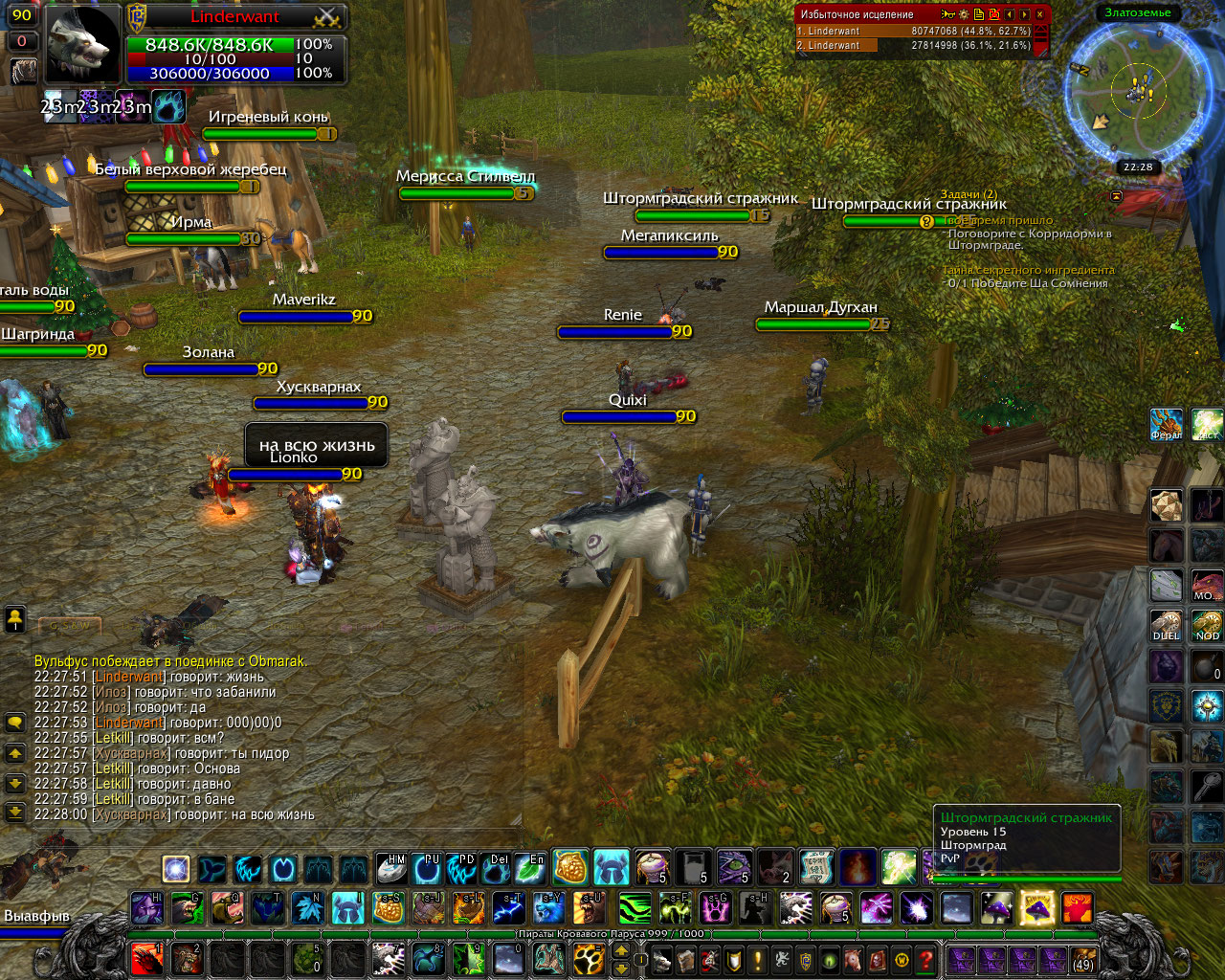Image resolution: width=1225 pixels, height=980 pixels.
Task: Open the backpack showing 49 free slots
Action: 1082,959
